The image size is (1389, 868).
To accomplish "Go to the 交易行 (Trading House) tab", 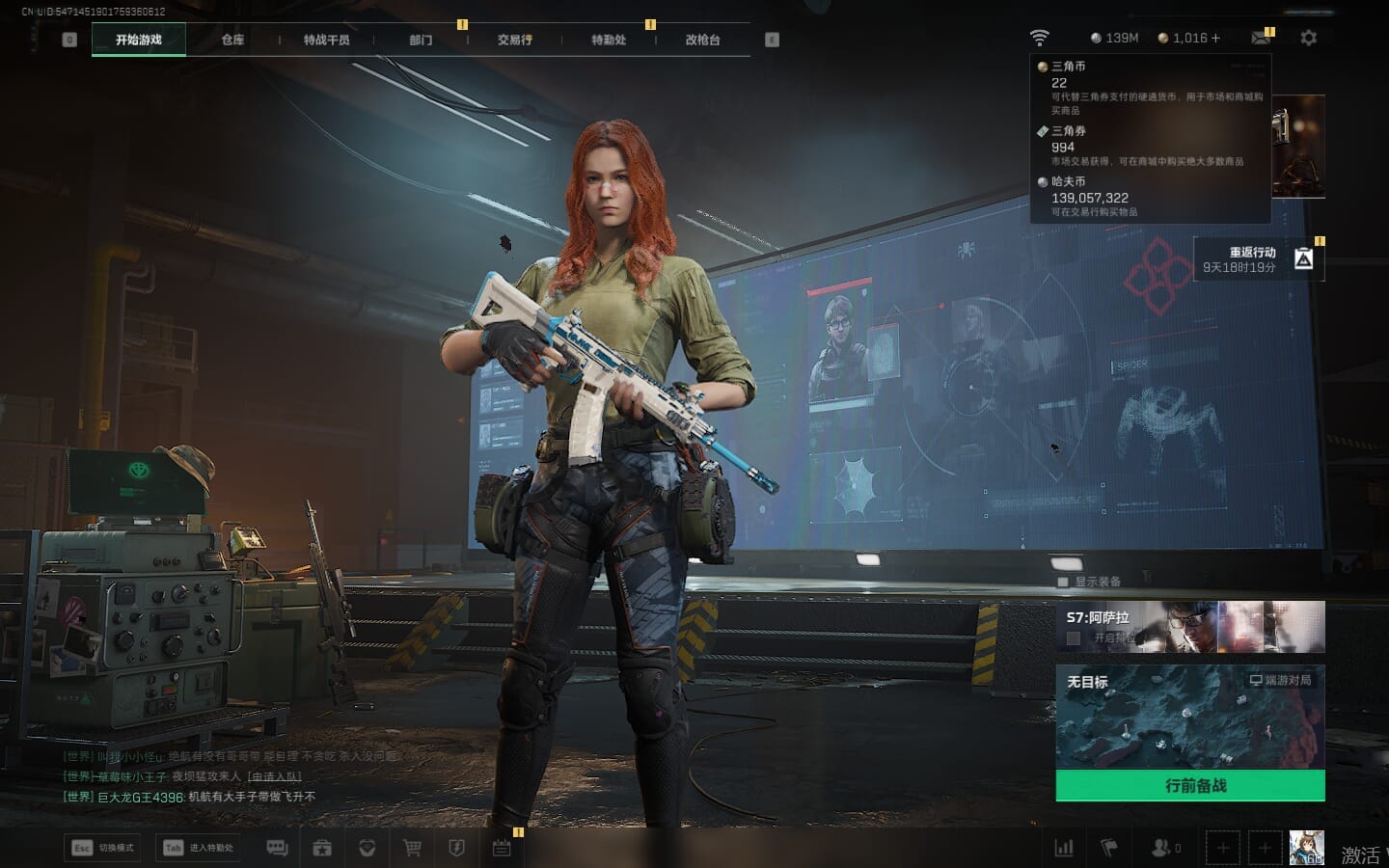I will pyautogui.click(x=514, y=40).
